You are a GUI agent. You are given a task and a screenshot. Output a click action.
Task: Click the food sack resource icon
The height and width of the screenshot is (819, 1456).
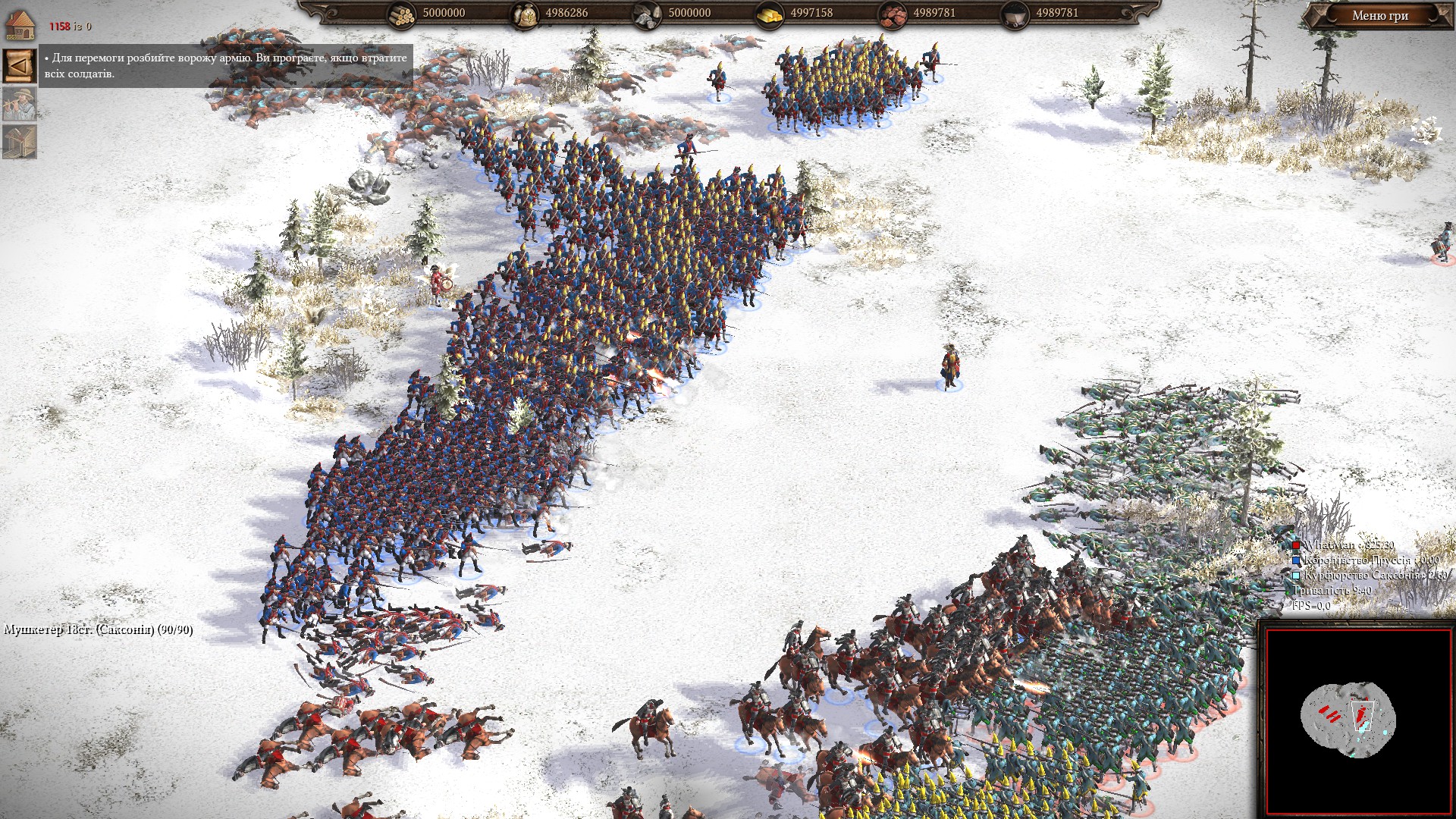tap(524, 14)
